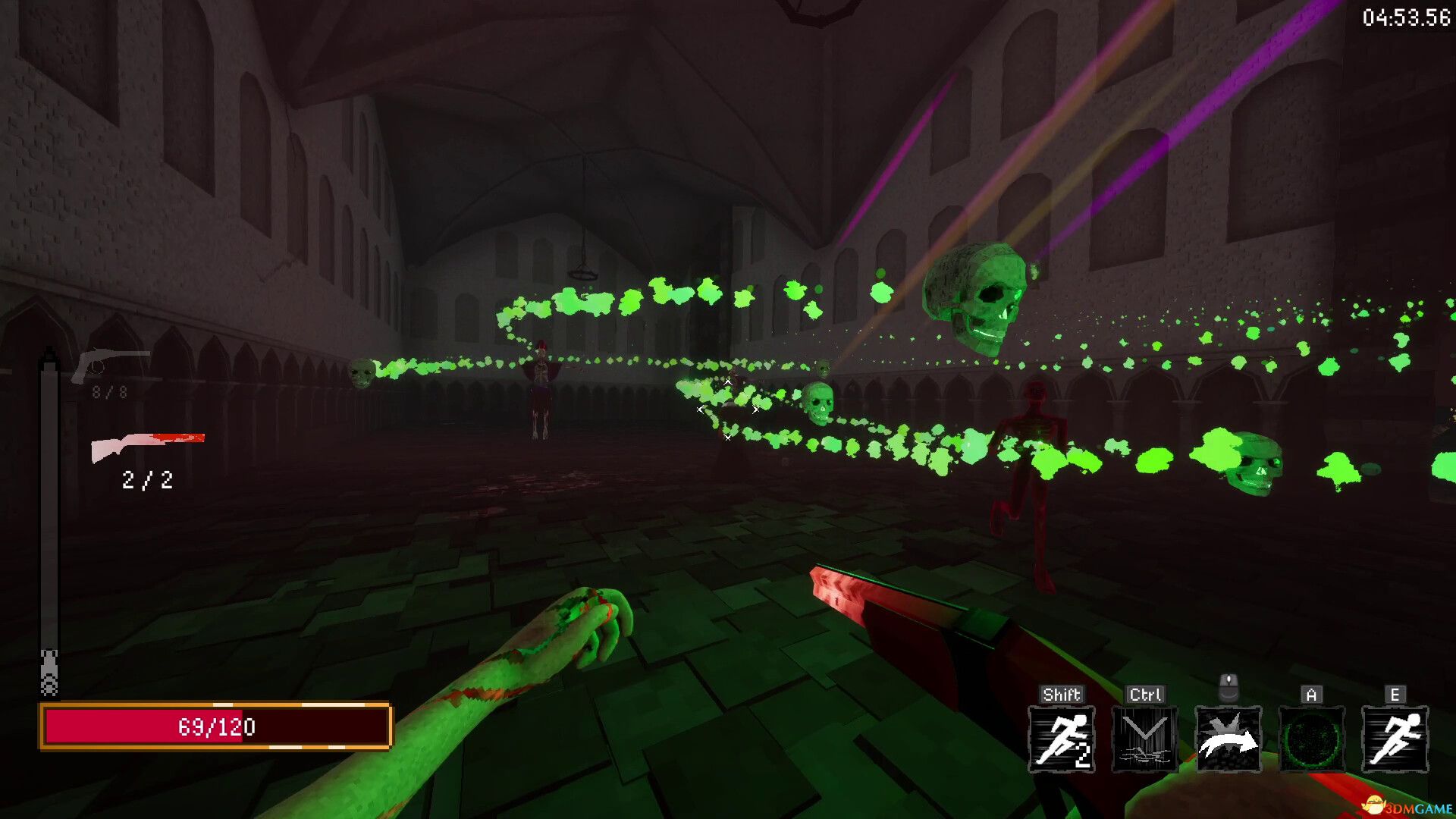Expand the Shift keybind label
Viewport: 1456px width, 819px height.
tap(1061, 694)
